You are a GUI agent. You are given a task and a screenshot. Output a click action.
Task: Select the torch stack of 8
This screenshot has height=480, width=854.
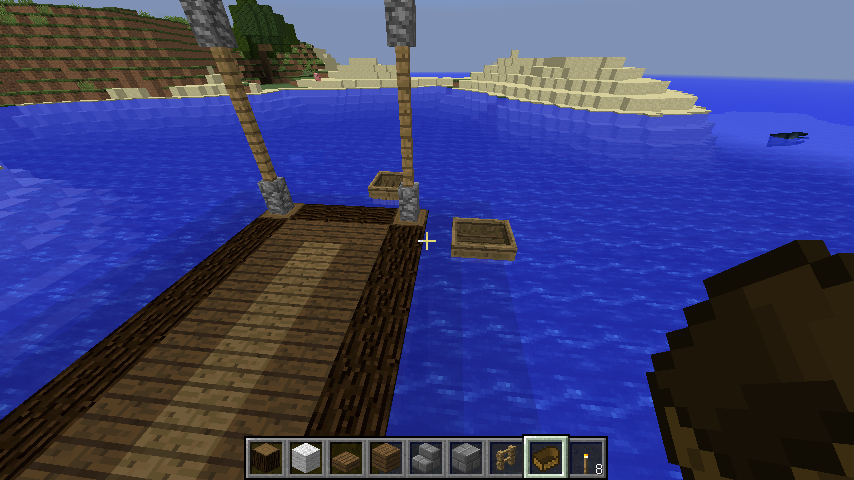586,458
